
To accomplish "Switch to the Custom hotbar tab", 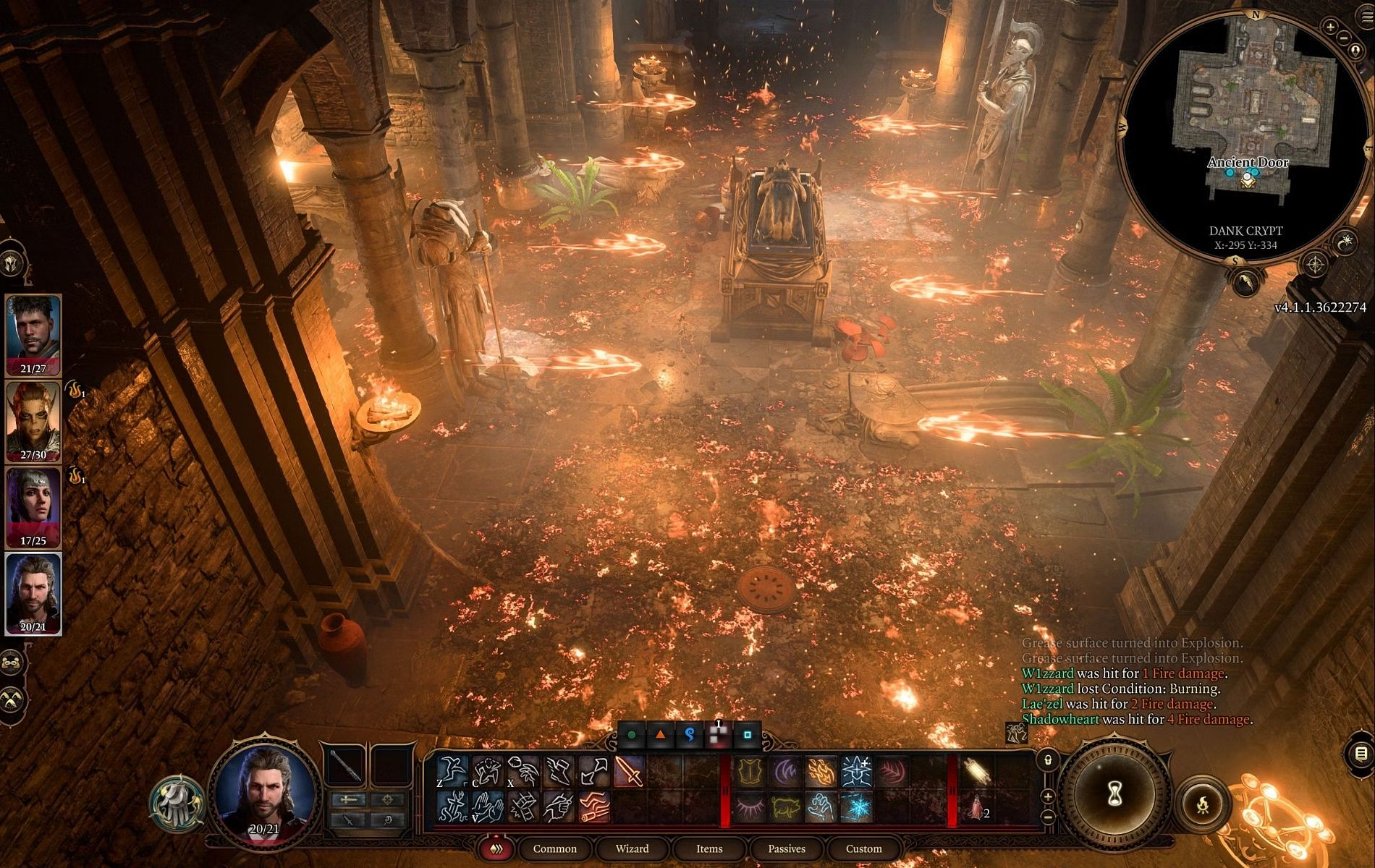I will [x=863, y=848].
